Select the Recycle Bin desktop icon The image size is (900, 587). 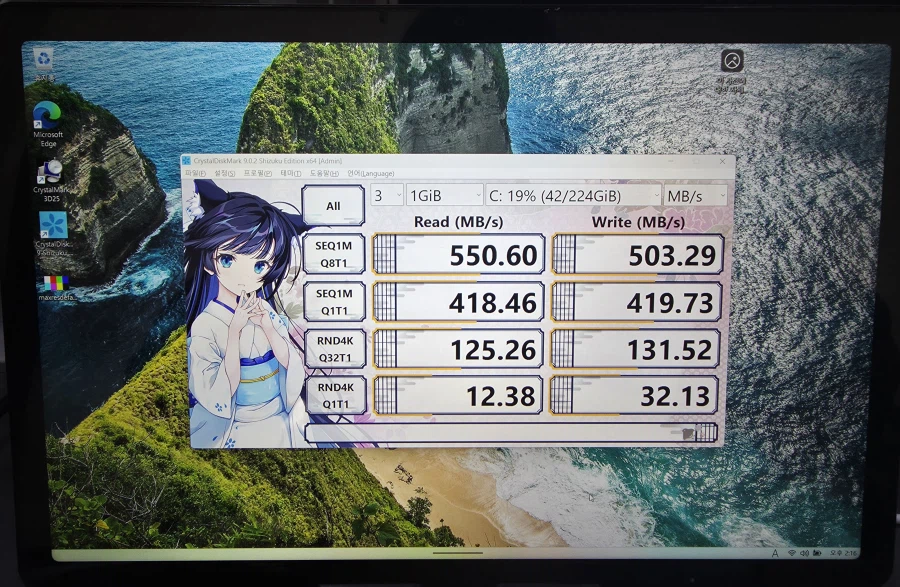45,62
